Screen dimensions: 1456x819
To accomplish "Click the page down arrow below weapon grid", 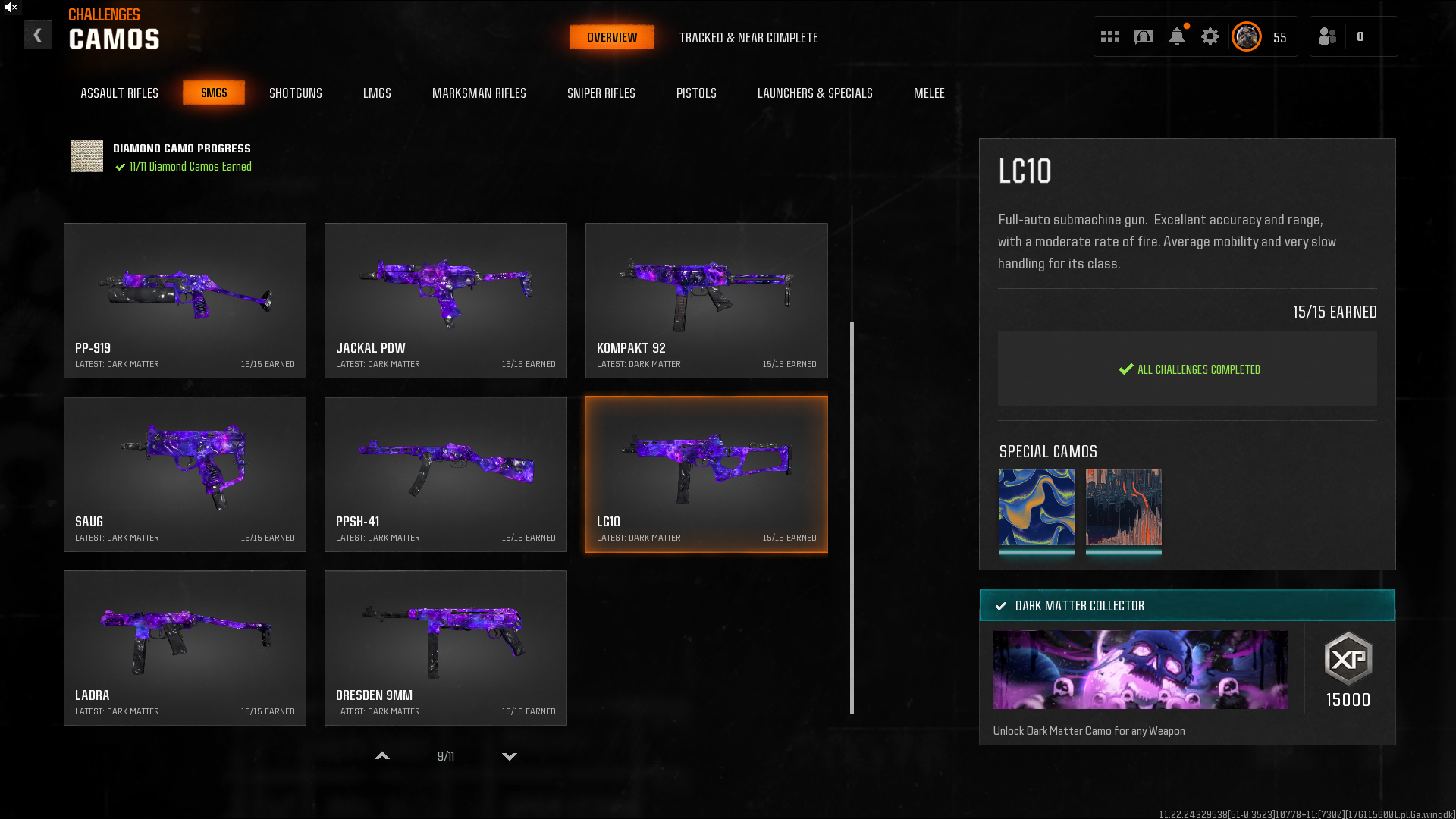I will 510,756.
